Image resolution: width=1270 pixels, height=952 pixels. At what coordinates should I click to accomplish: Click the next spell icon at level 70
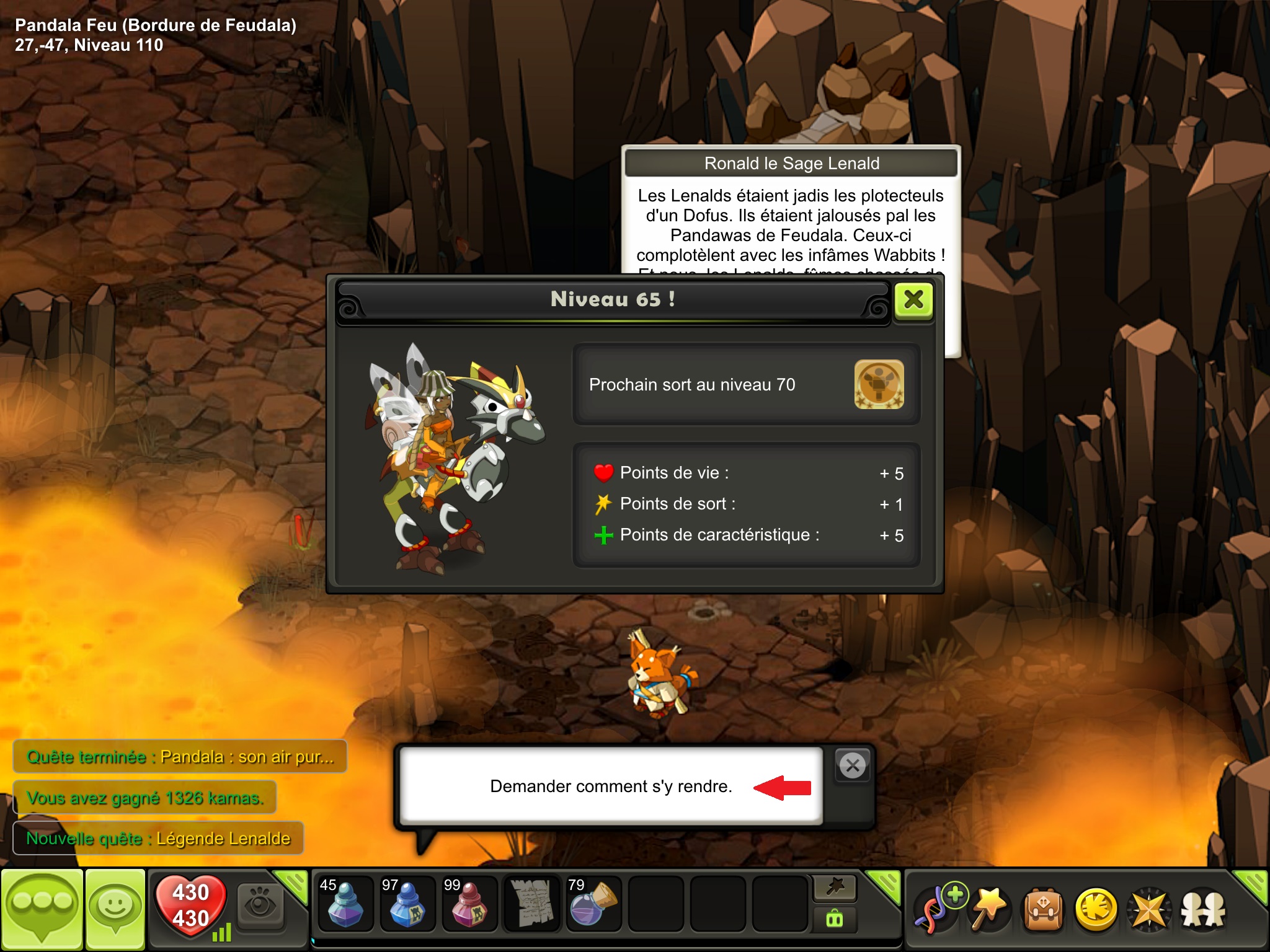(x=879, y=385)
